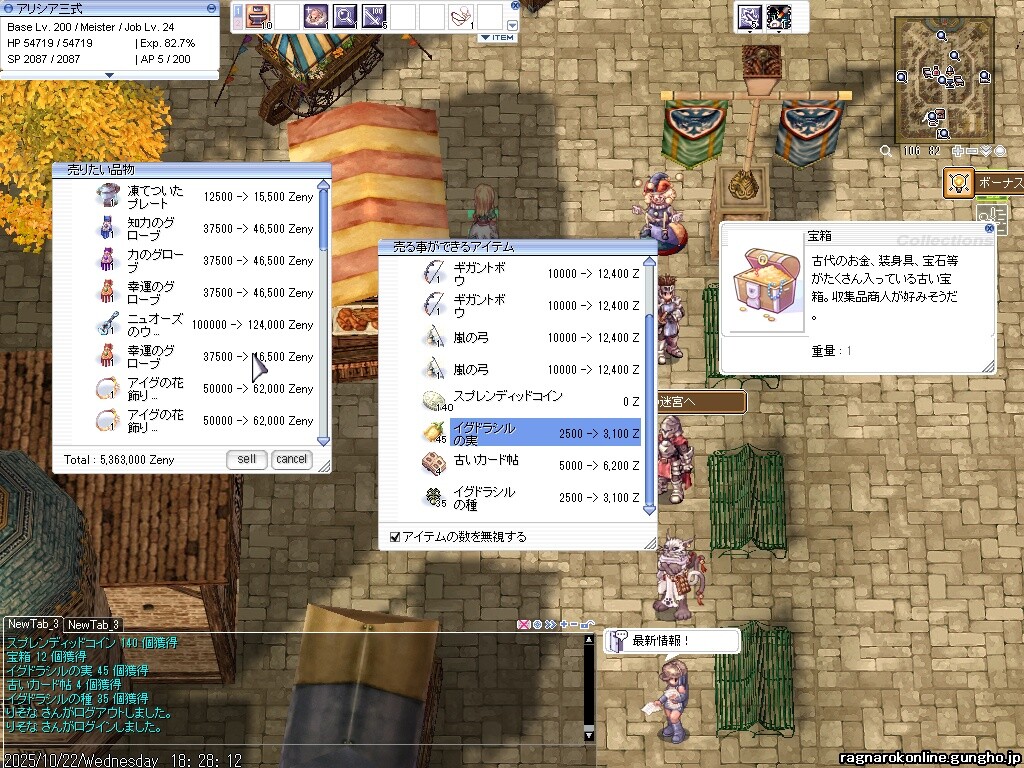Toggle the アイテムの数を無視する checkbox

click(x=395, y=537)
